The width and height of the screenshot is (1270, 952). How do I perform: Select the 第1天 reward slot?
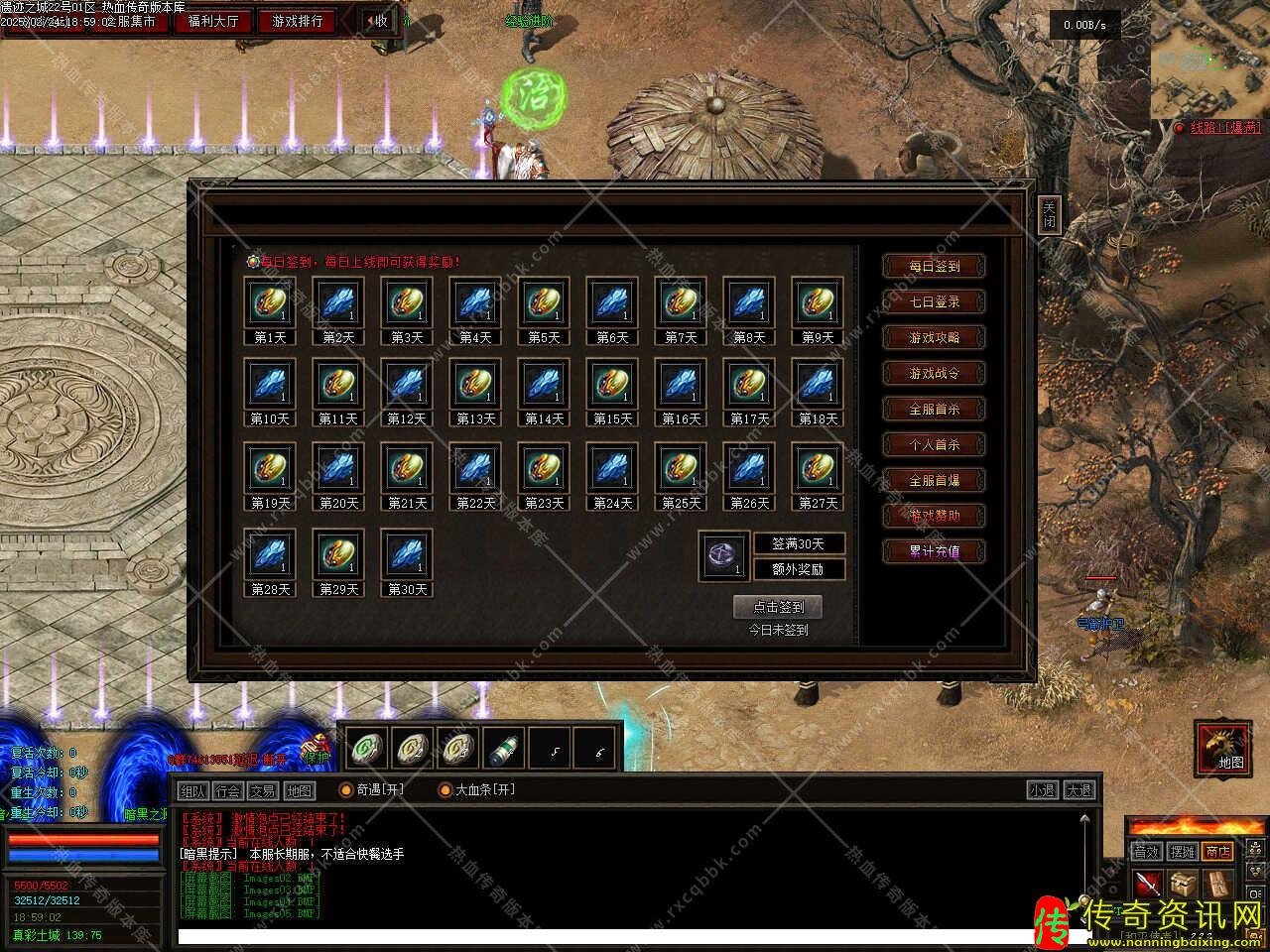[x=270, y=303]
